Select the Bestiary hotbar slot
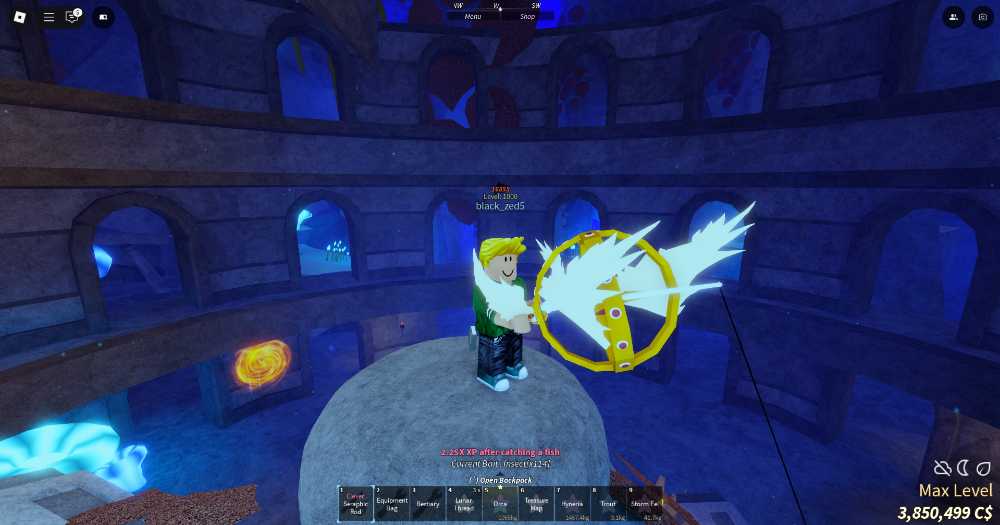Viewport: 1000px width, 525px height. coord(428,503)
